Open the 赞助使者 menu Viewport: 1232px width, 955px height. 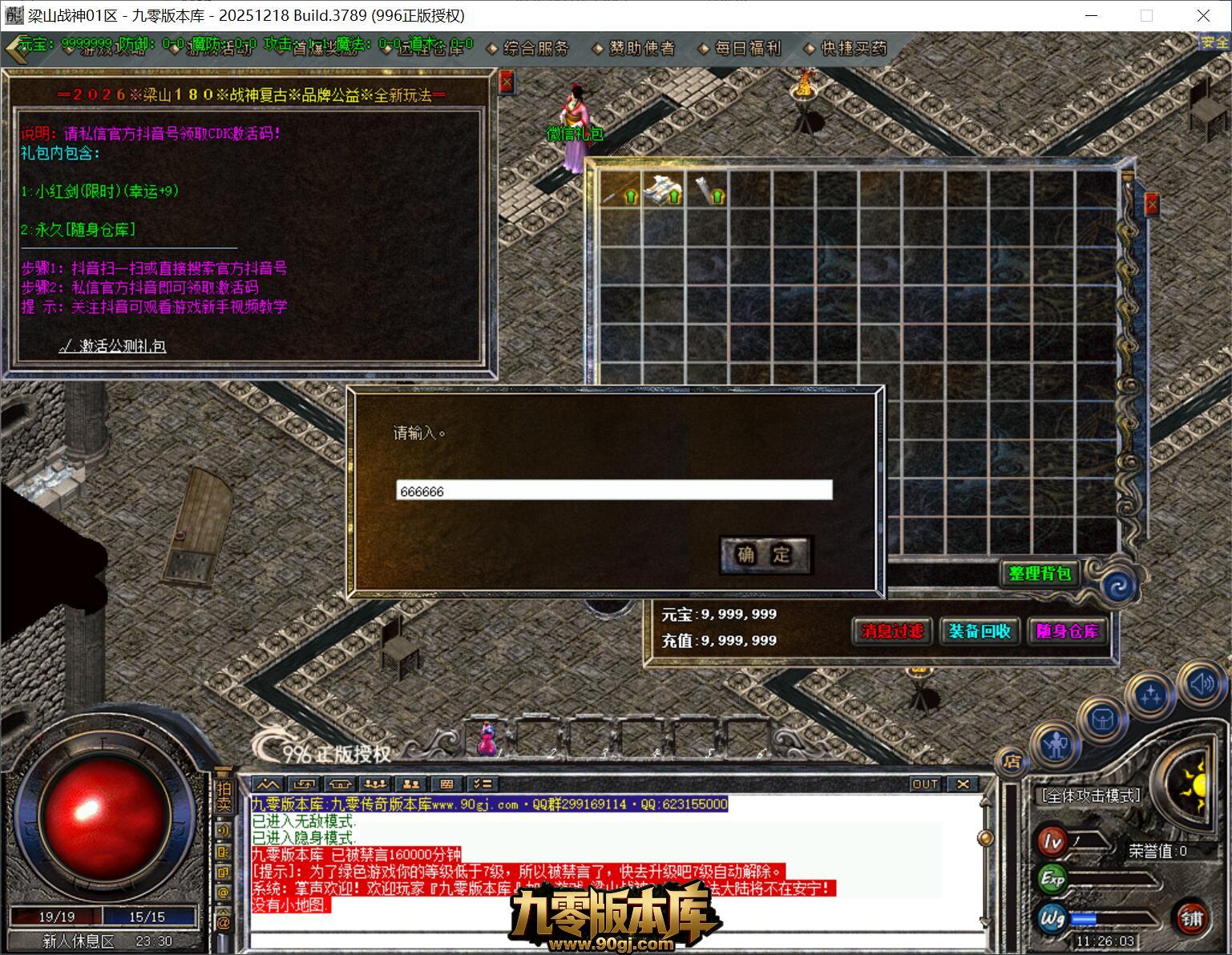tap(641, 49)
